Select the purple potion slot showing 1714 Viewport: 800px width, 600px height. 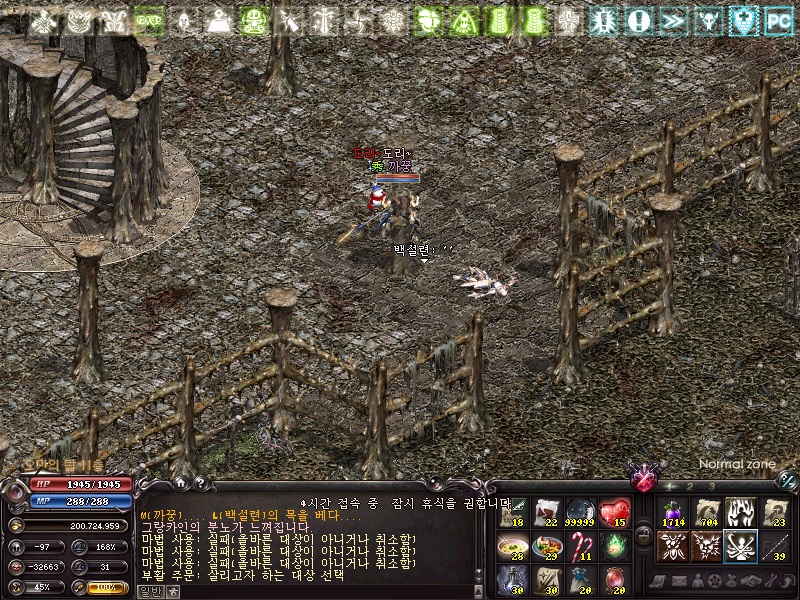[672, 512]
